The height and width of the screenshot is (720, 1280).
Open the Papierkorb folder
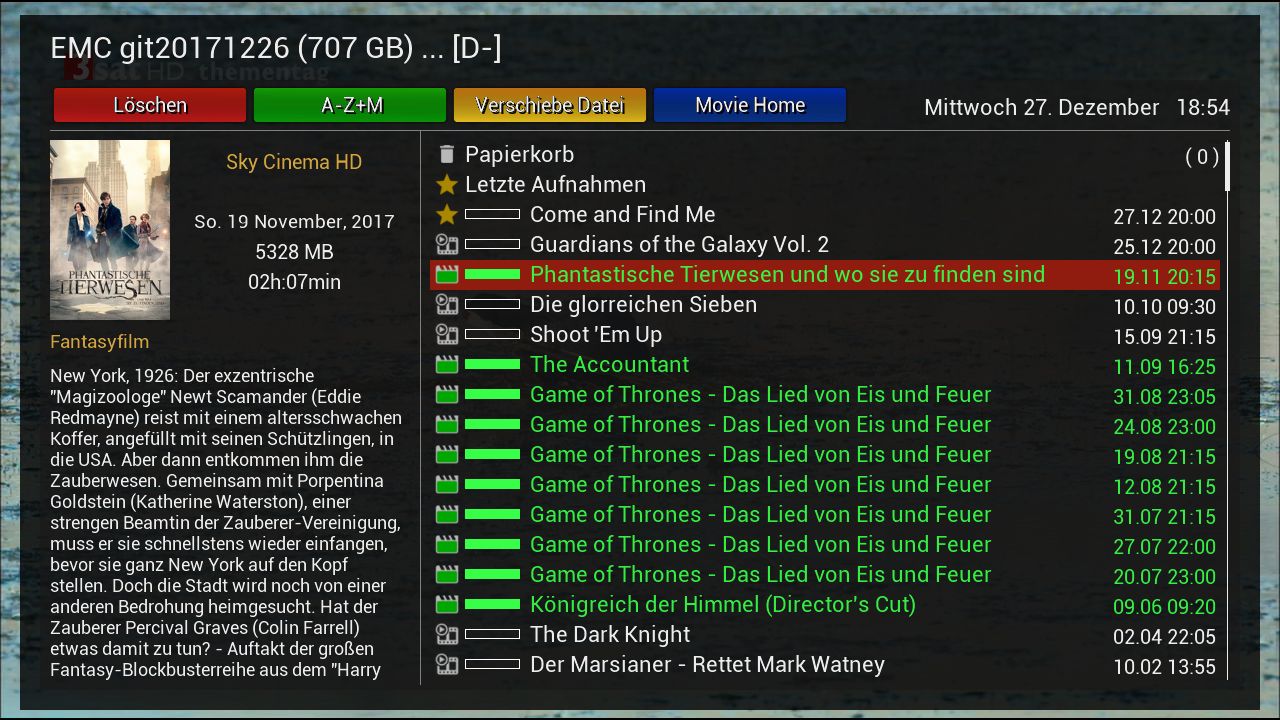click(x=519, y=155)
